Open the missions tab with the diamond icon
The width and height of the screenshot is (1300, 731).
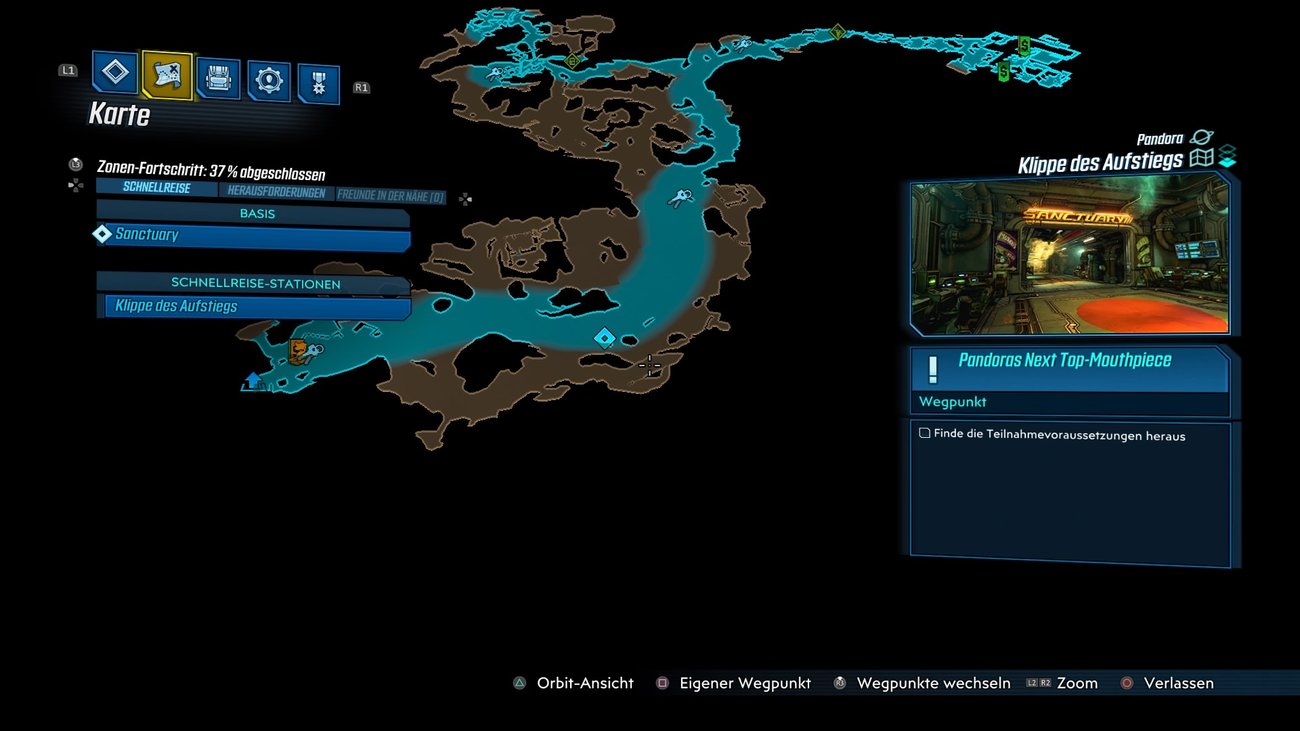116,72
